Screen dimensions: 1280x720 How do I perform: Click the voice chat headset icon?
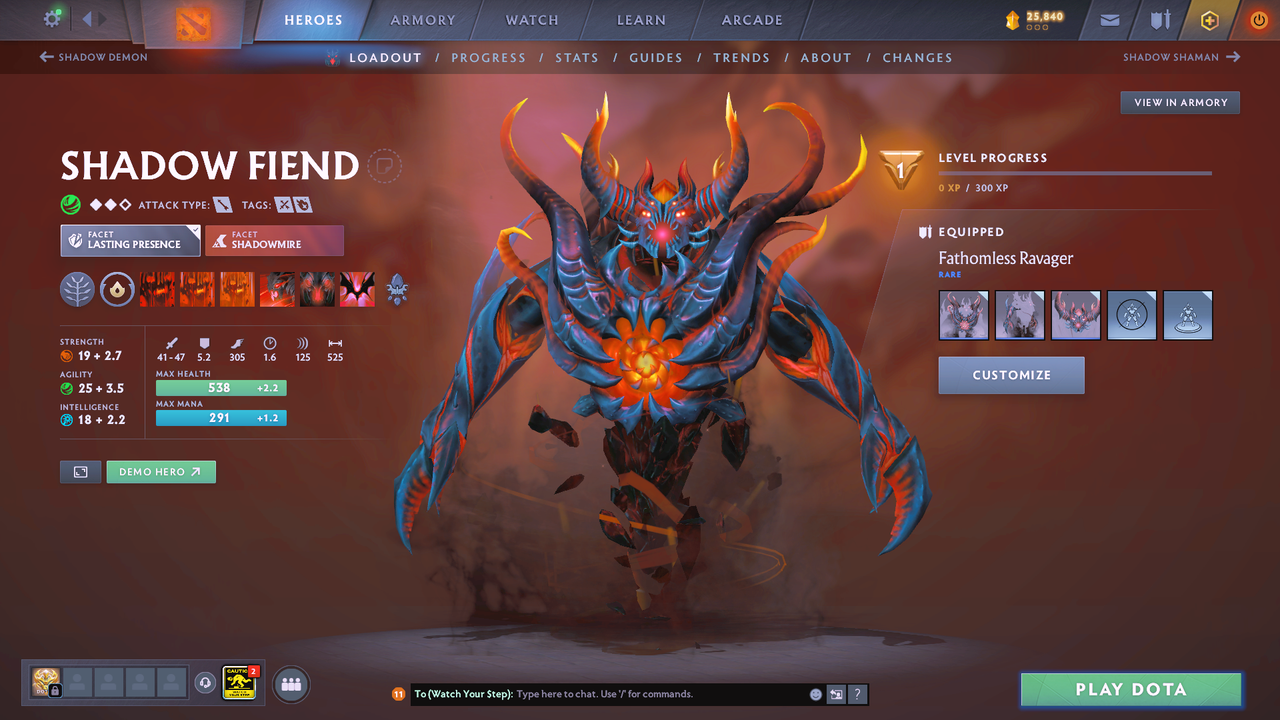(207, 684)
